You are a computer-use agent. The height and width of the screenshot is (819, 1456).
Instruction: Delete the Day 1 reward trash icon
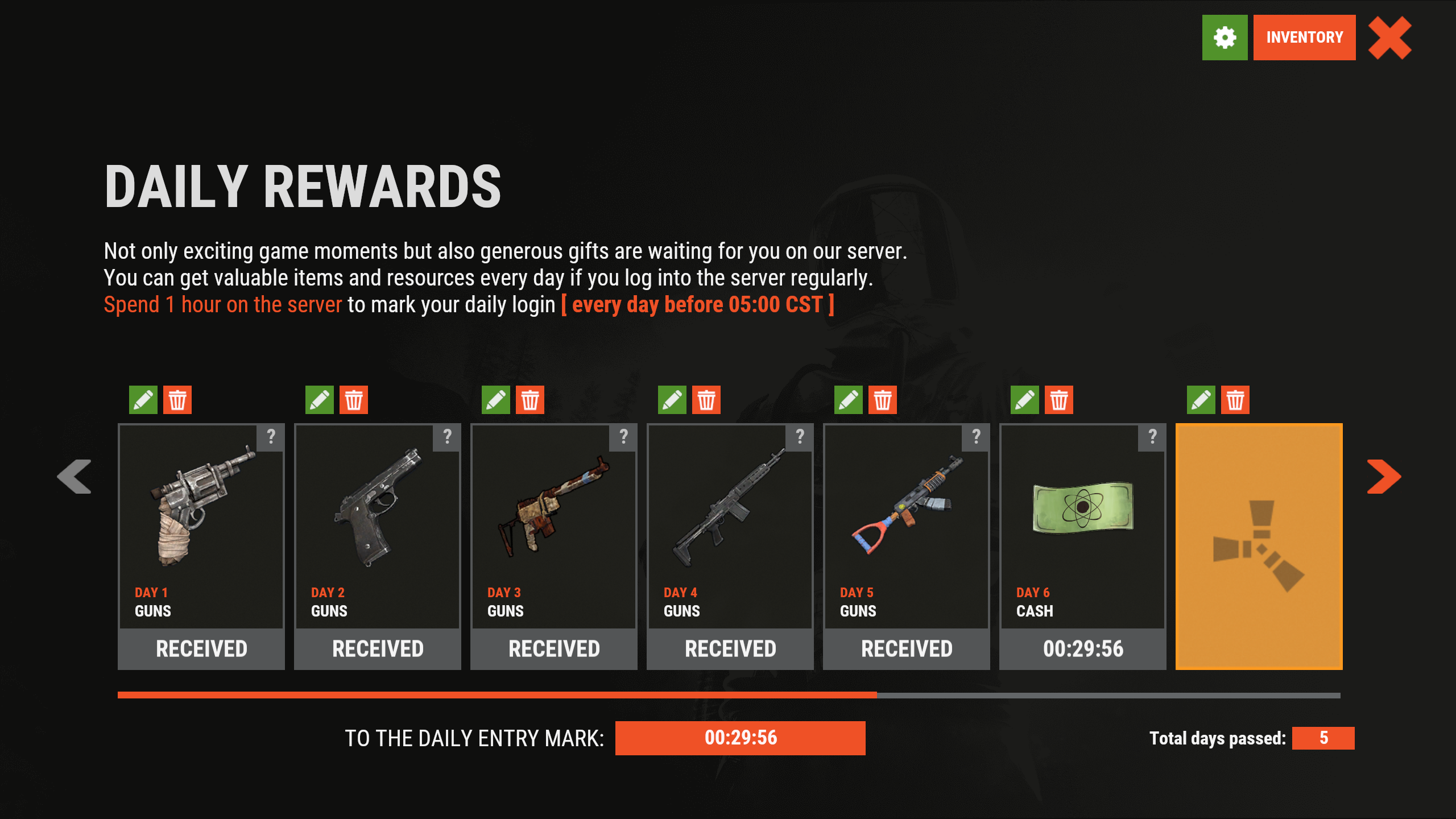[179, 400]
